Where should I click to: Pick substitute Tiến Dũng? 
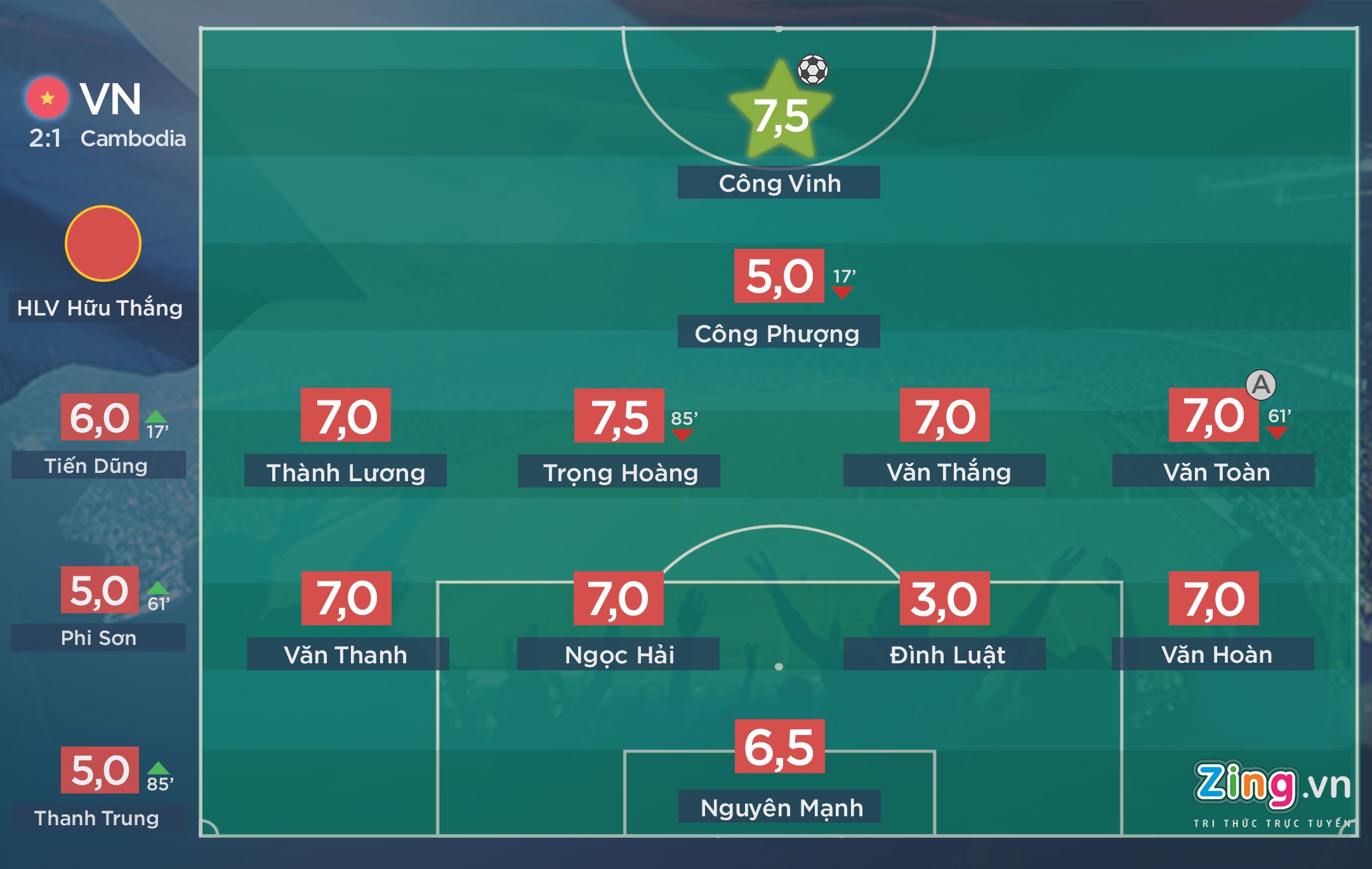coord(98,465)
